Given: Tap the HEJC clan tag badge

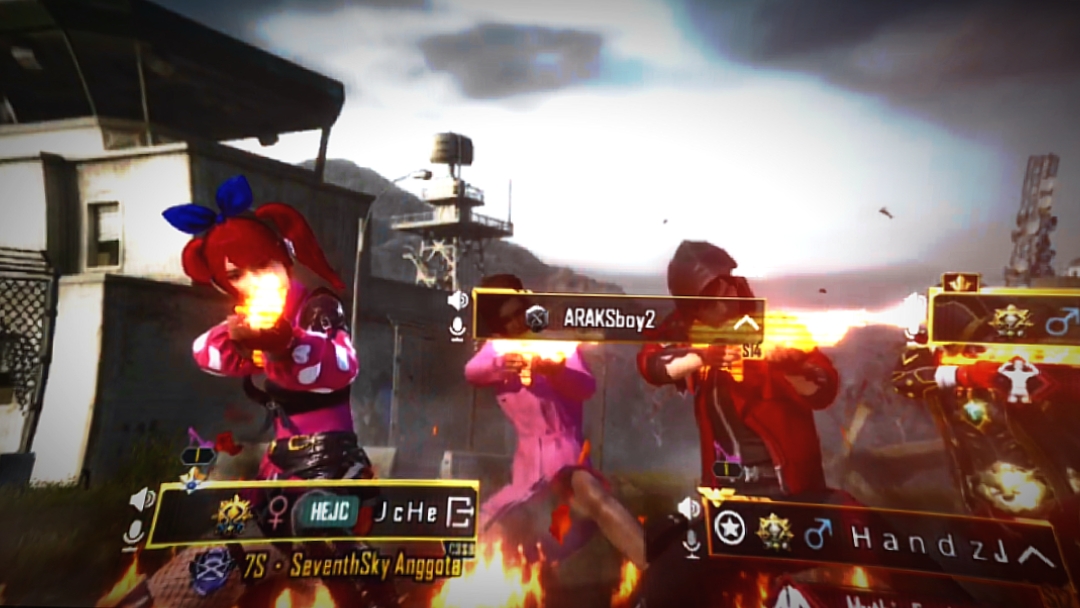Looking at the screenshot, I should tap(329, 513).
